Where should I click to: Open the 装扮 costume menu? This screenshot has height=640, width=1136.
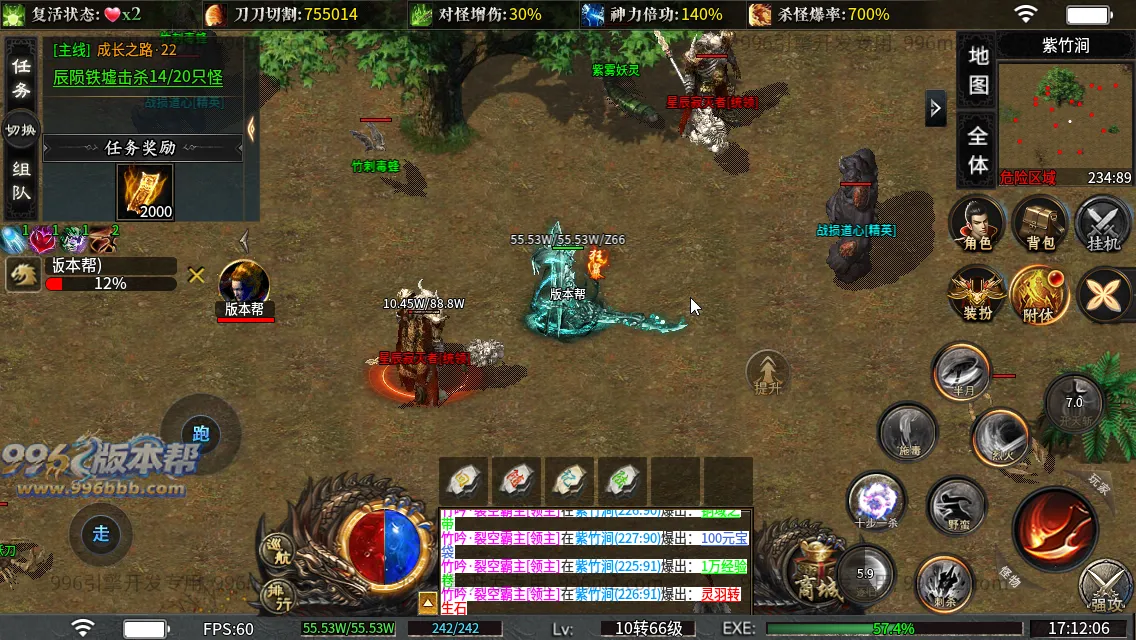pyautogui.click(x=977, y=295)
